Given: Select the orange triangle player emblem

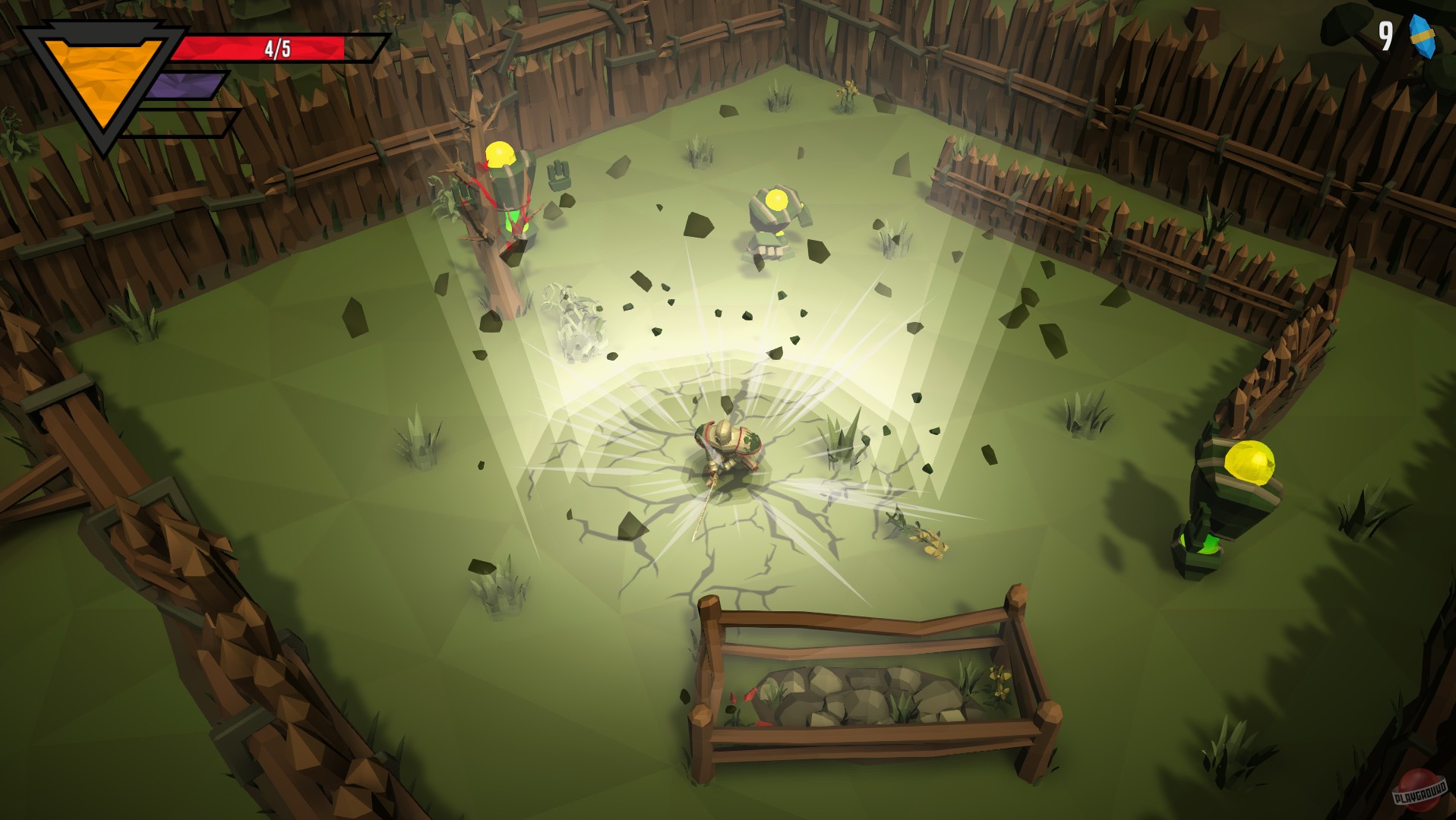Looking at the screenshot, I should (99, 80).
